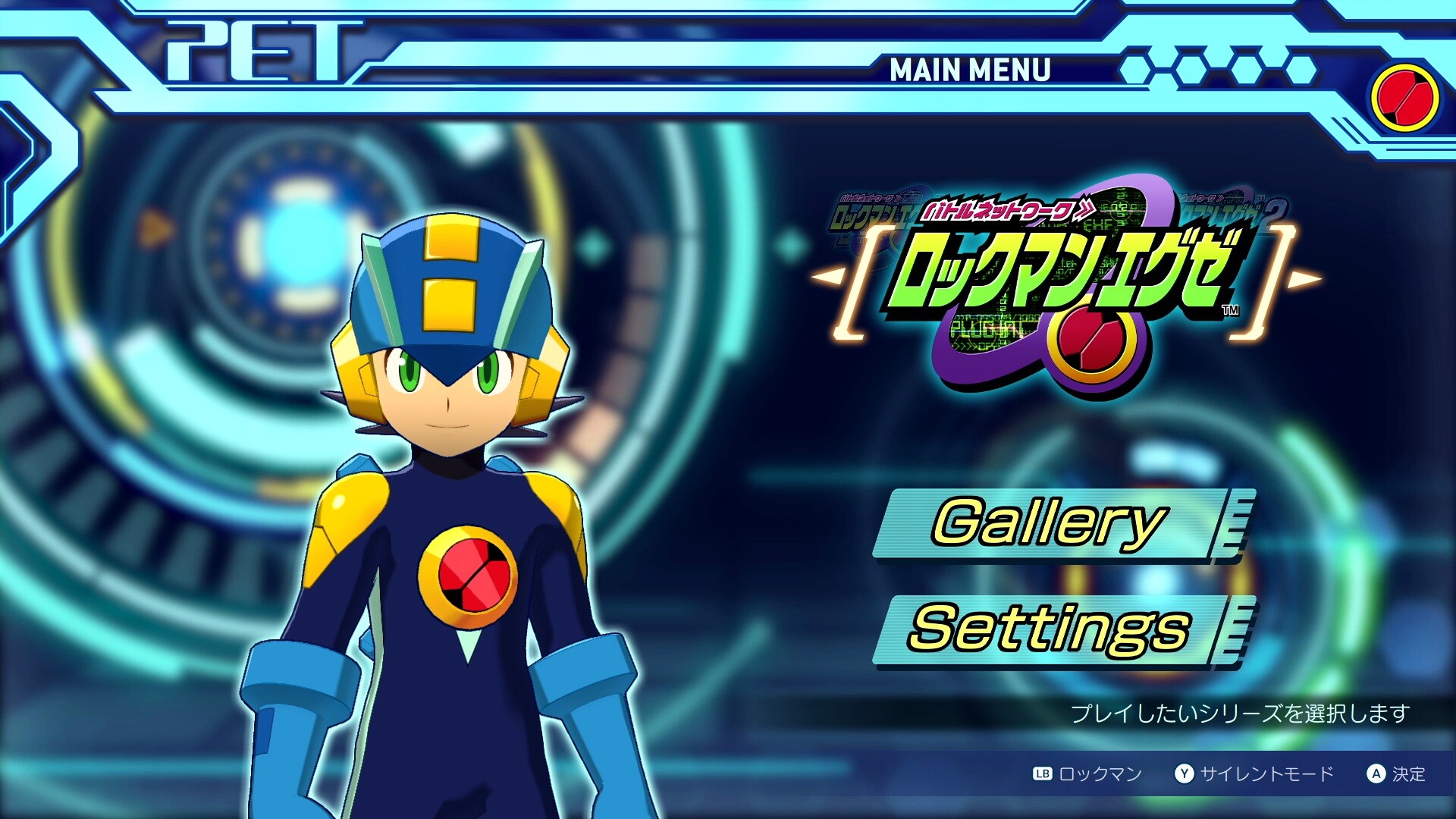This screenshot has height=819, width=1456.
Task: Click the A button icon next to 決定
Action: pyautogui.click(x=1376, y=773)
